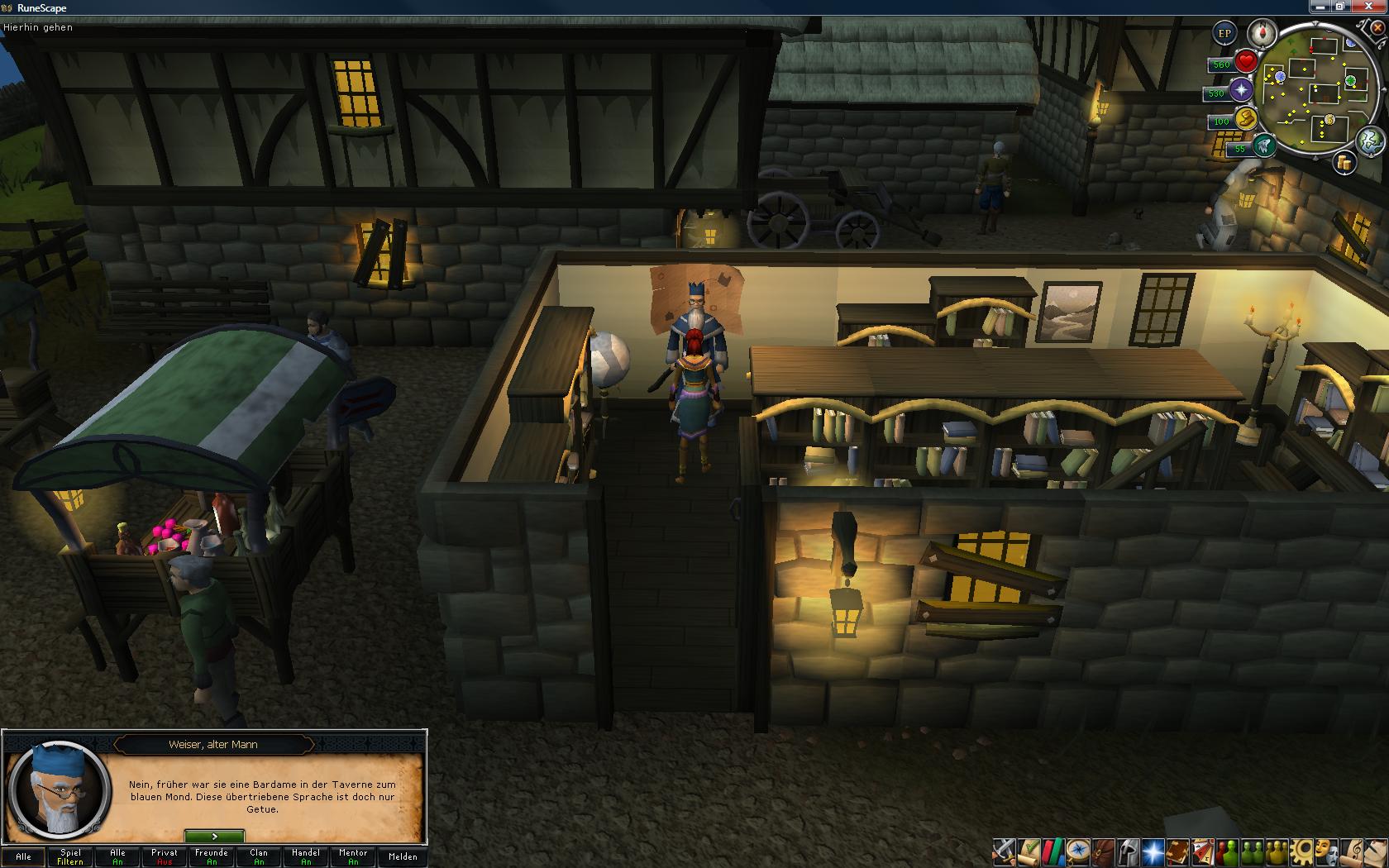Image resolution: width=1389 pixels, height=868 pixels.
Task: Open the Privat chat filter tab
Action: (165, 856)
